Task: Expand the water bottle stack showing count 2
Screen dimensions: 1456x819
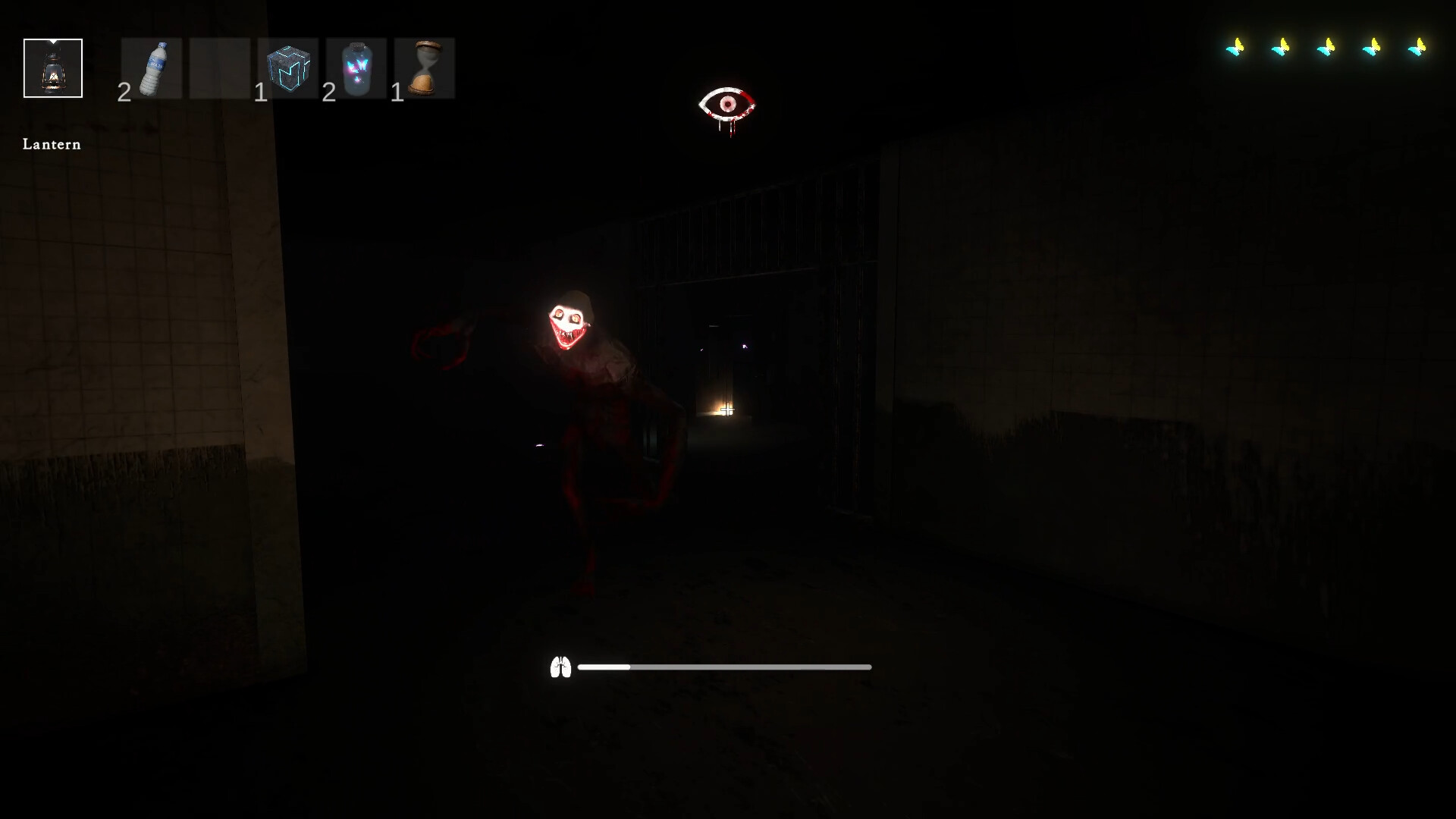Action: click(x=155, y=67)
